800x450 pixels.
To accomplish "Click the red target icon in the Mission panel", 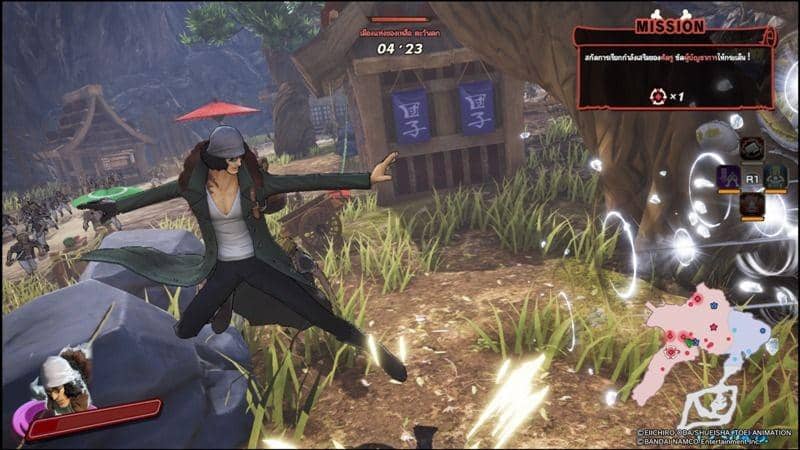I will 657,96.
